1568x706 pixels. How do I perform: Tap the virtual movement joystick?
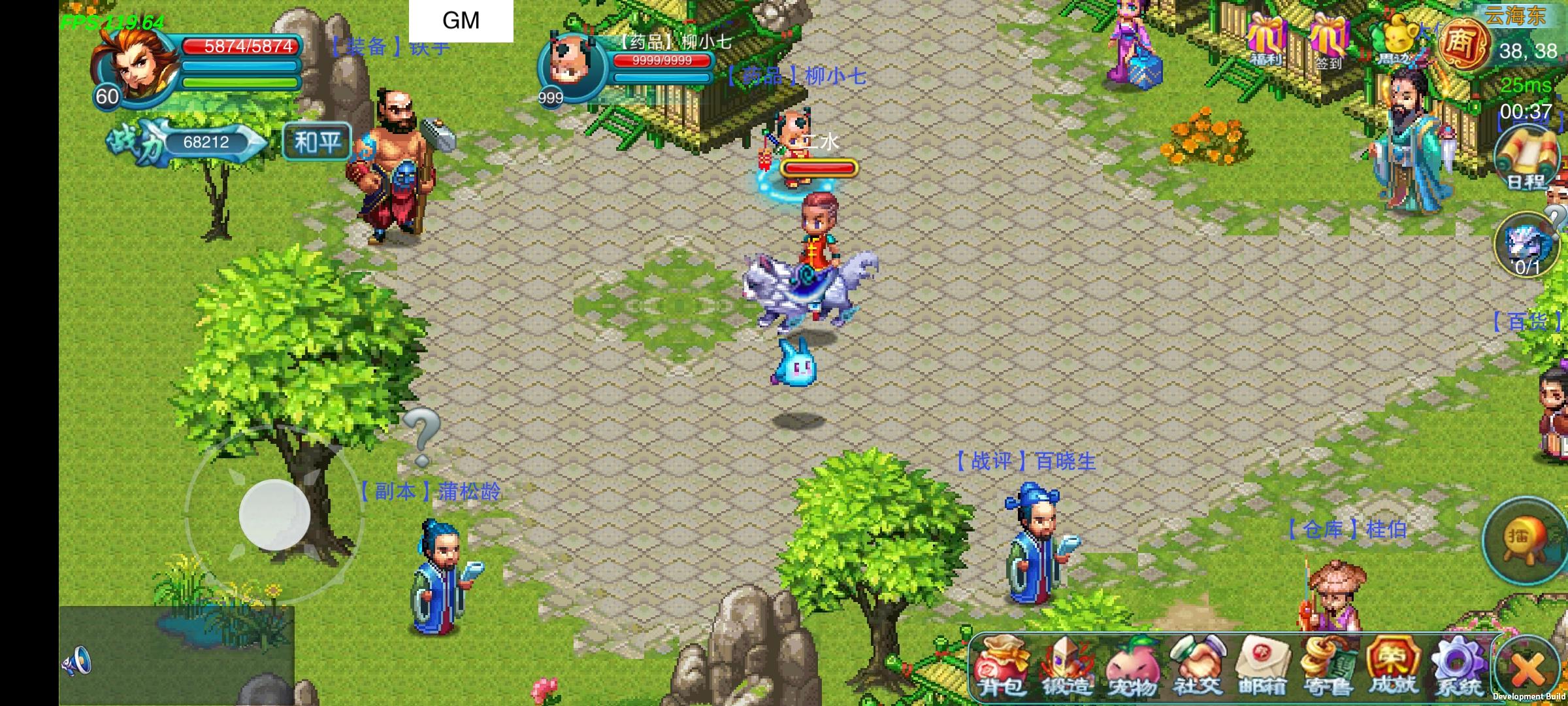(274, 516)
